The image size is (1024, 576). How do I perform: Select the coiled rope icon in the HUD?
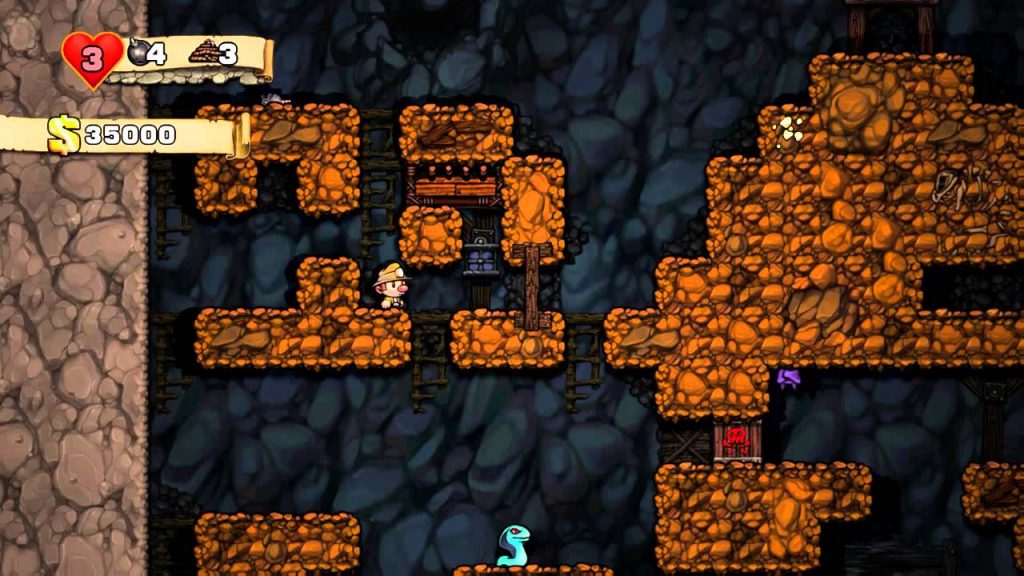pos(203,52)
